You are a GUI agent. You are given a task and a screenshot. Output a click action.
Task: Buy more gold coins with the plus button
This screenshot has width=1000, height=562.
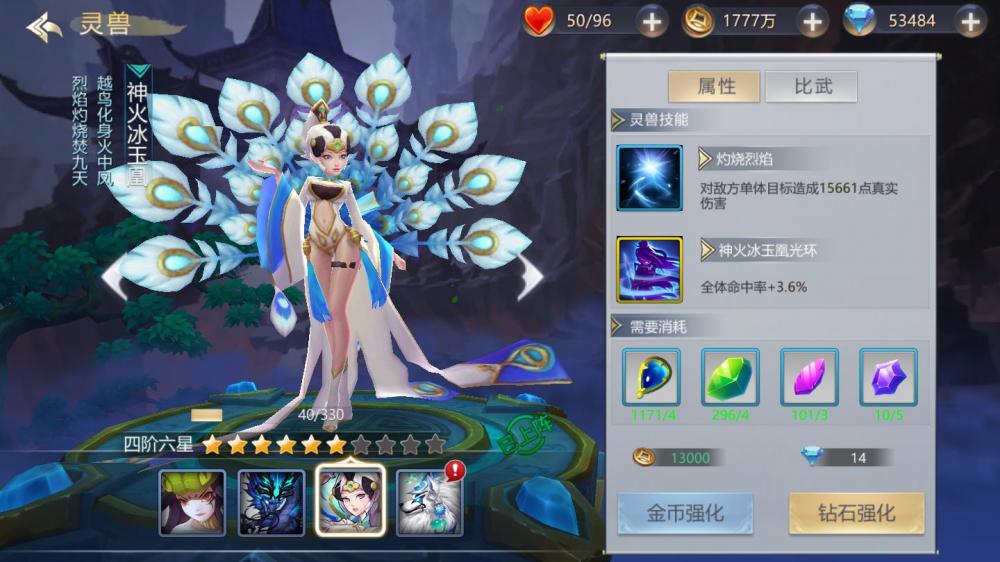(811, 21)
